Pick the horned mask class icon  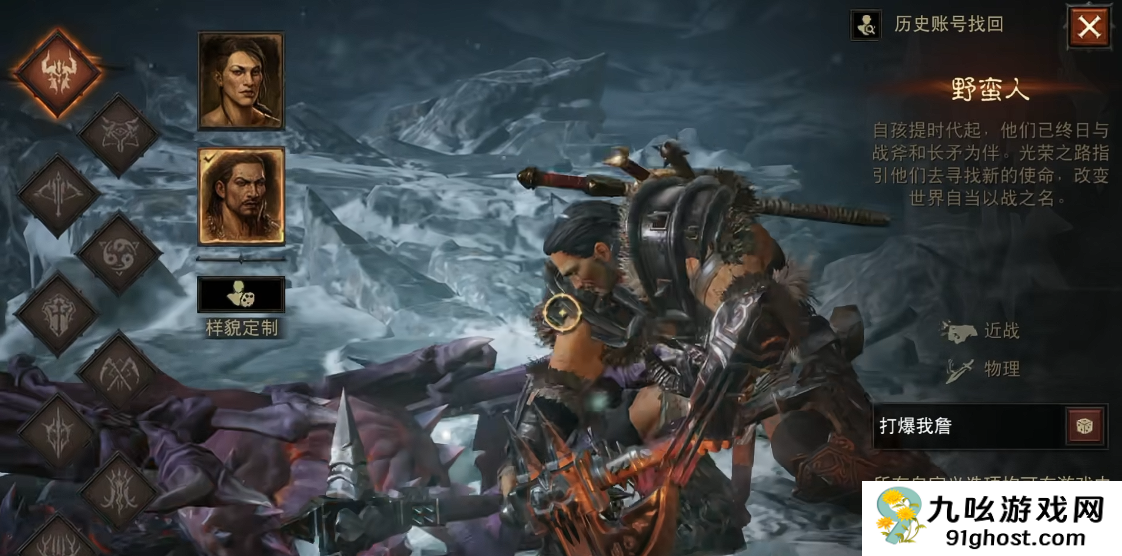(x=118, y=135)
